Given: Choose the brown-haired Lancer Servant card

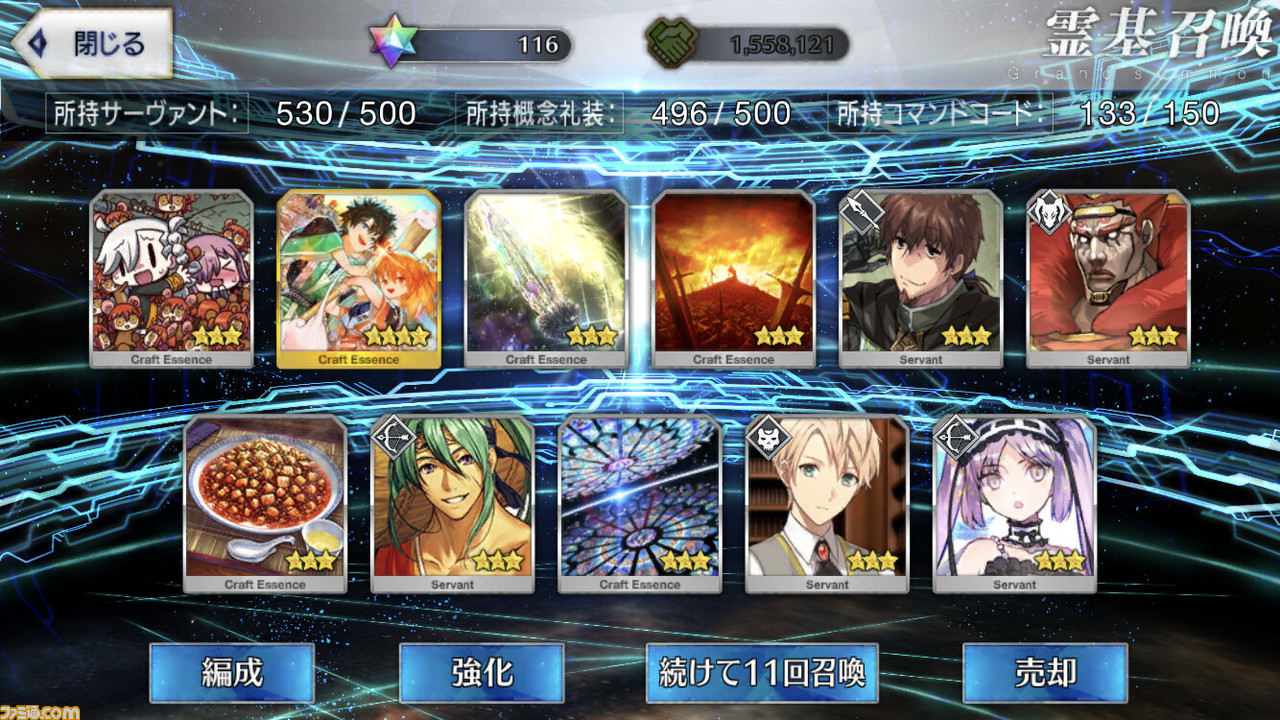Looking at the screenshot, I should point(921,279).
